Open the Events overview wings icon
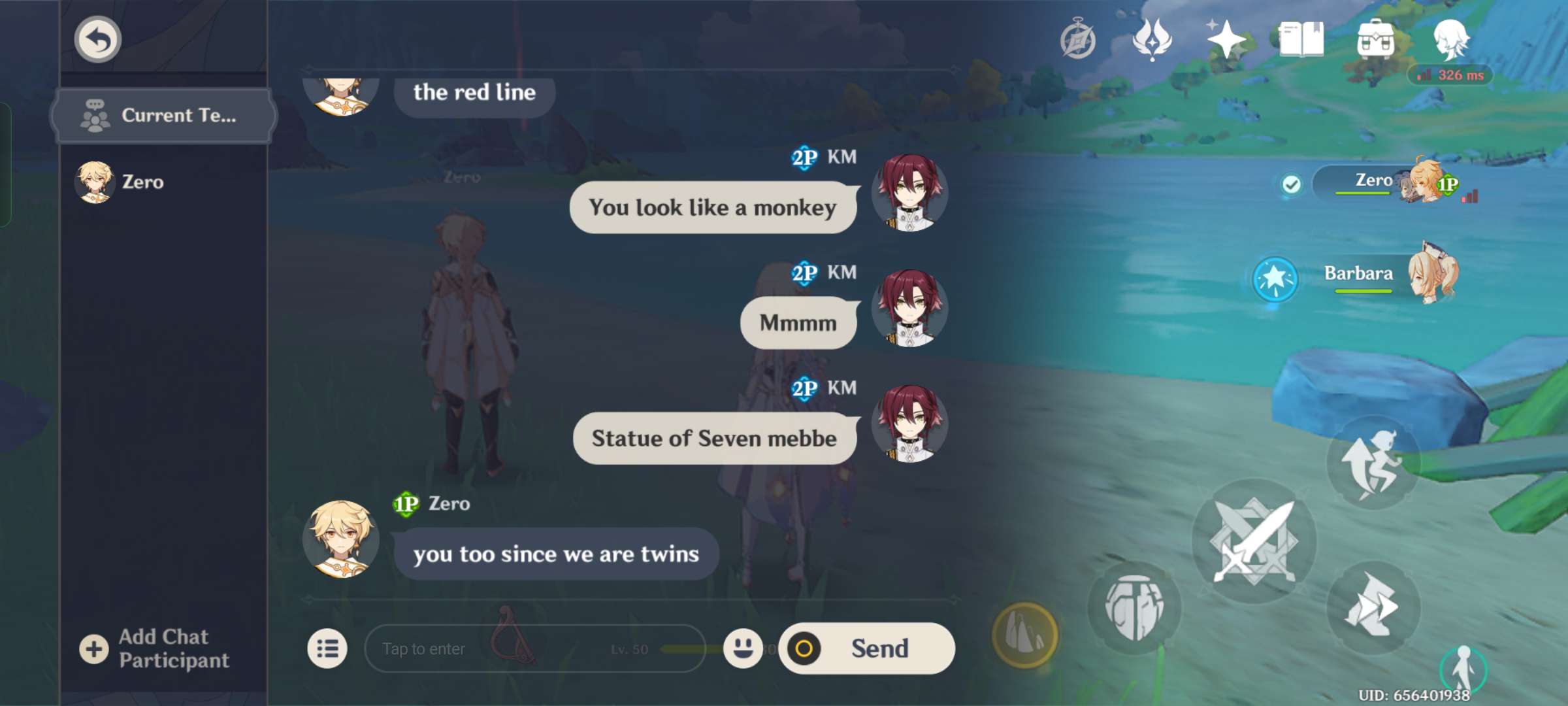The image size is (1568, 706). 1151,39
